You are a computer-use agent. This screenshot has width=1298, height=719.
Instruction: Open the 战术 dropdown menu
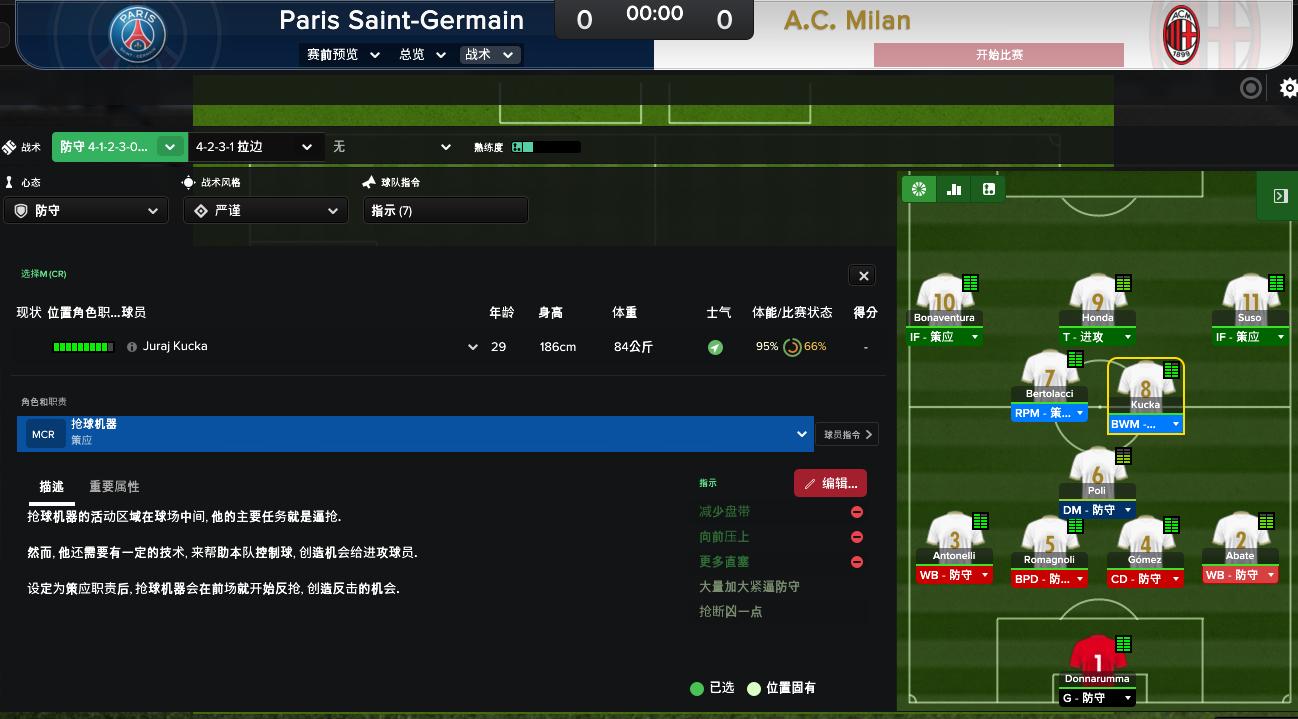coord(489,55)
